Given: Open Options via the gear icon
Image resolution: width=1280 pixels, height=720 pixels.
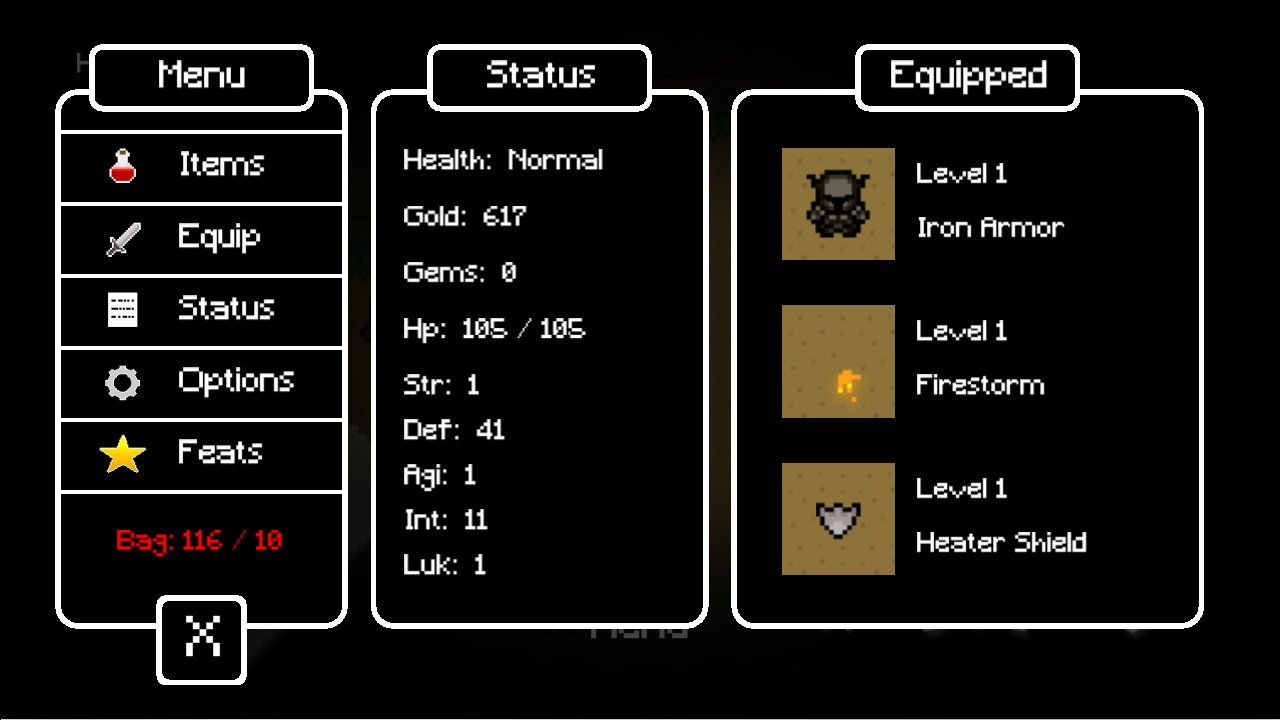Looking at the screenshot, I should (x=122, y=381).
